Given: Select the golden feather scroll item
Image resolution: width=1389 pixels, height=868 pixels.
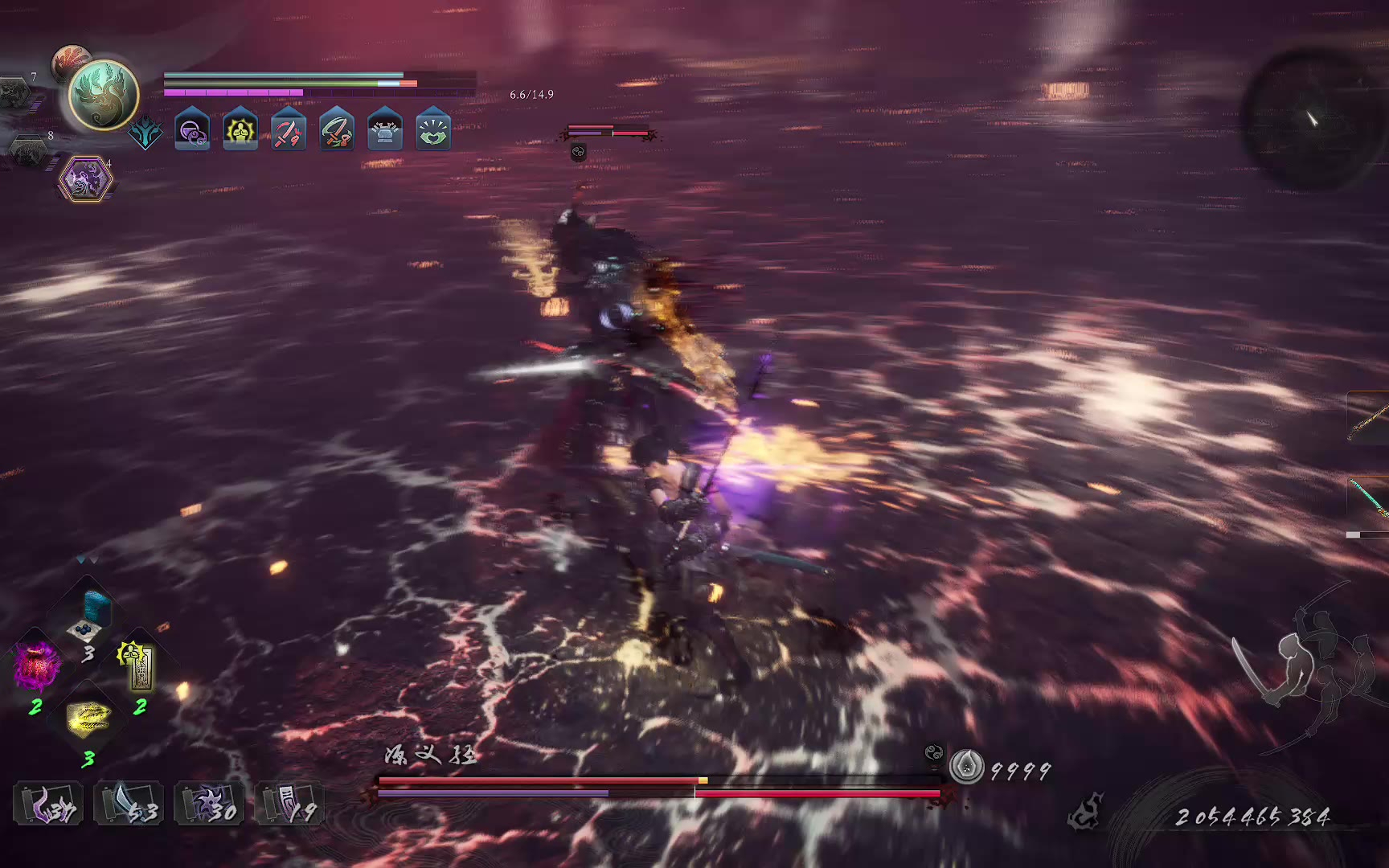Looking at the screenshot, I should tap(88, 717).
